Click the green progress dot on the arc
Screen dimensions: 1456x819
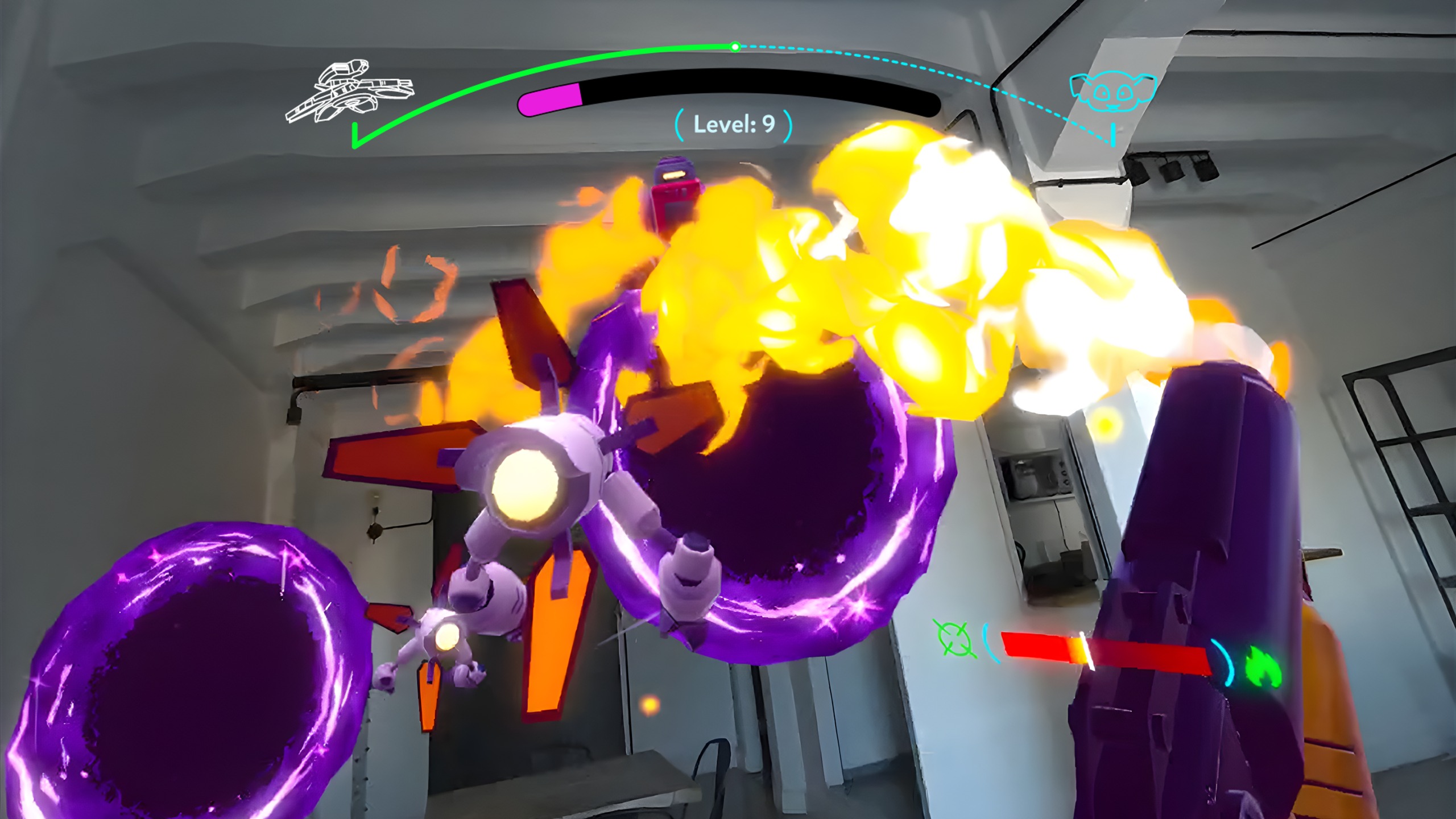pos(735,47)
